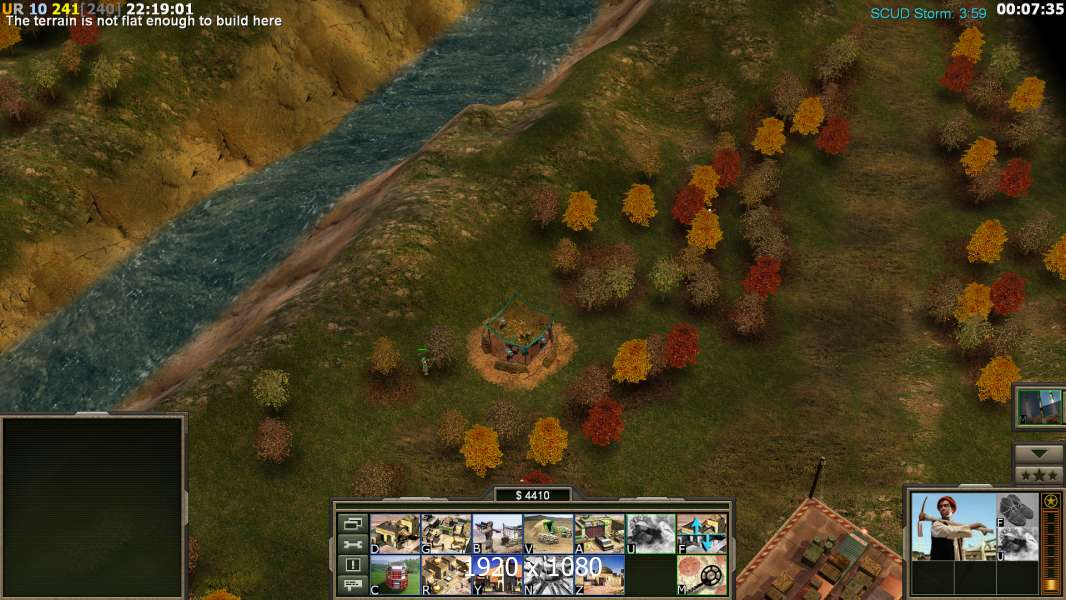1066x600 pixels.
Task: Select the building icon with hotkey R
Action: [446, 575]
